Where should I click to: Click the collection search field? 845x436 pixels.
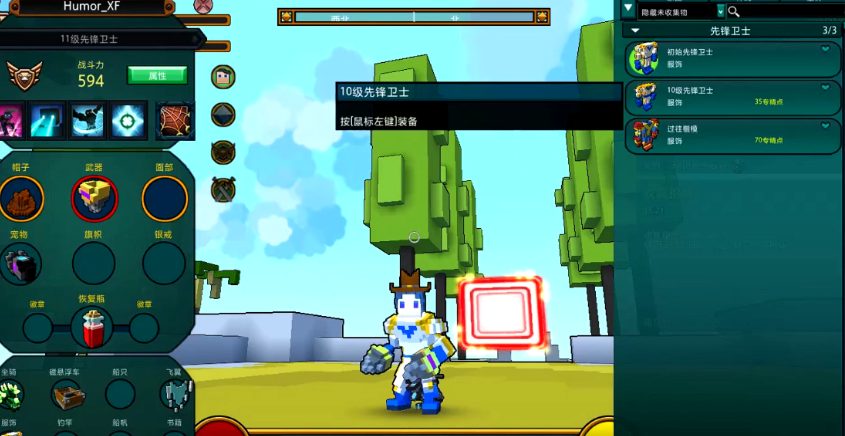790,11
